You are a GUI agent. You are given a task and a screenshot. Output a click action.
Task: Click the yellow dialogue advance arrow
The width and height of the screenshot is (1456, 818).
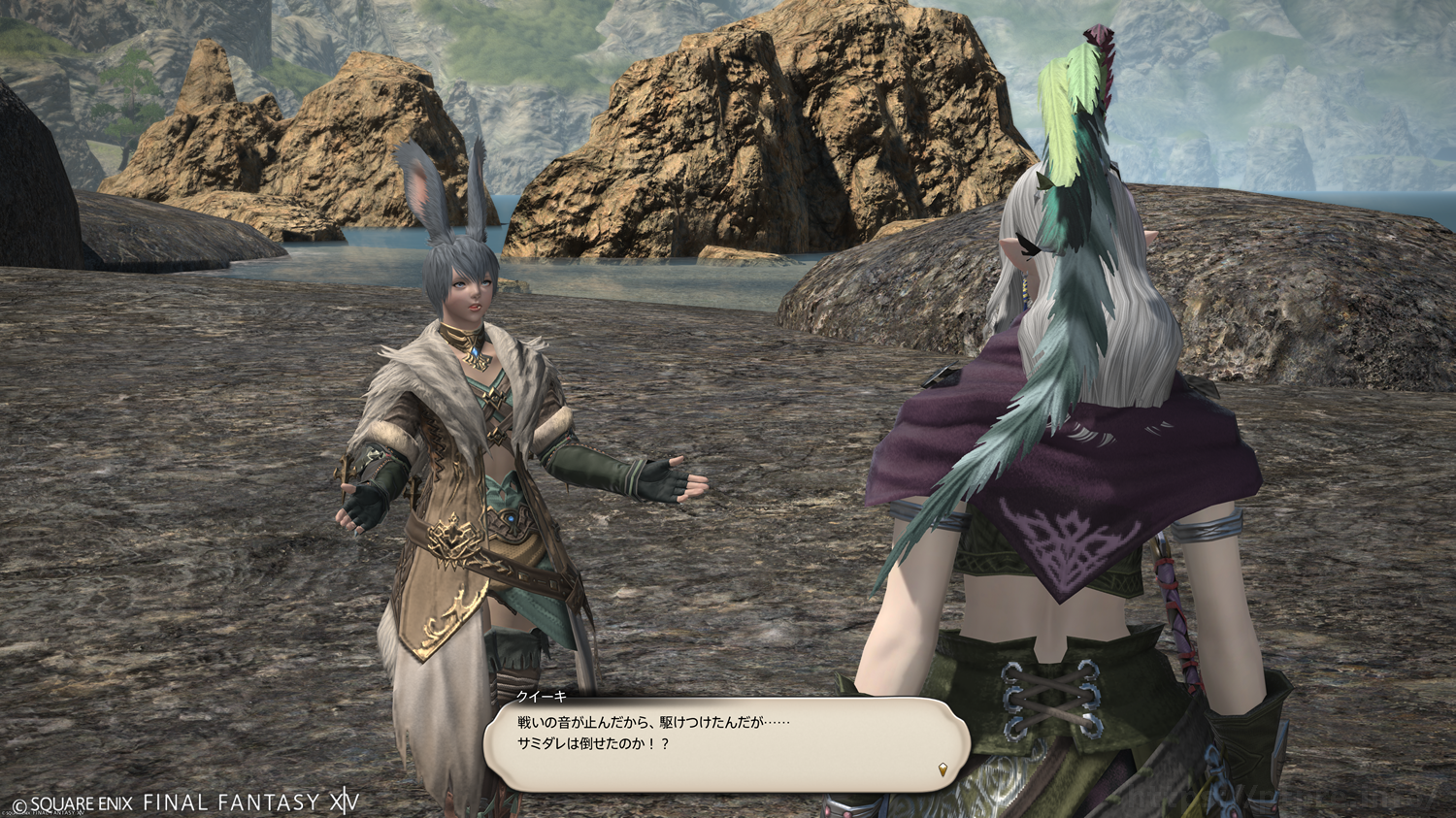(x=942, y=769)
